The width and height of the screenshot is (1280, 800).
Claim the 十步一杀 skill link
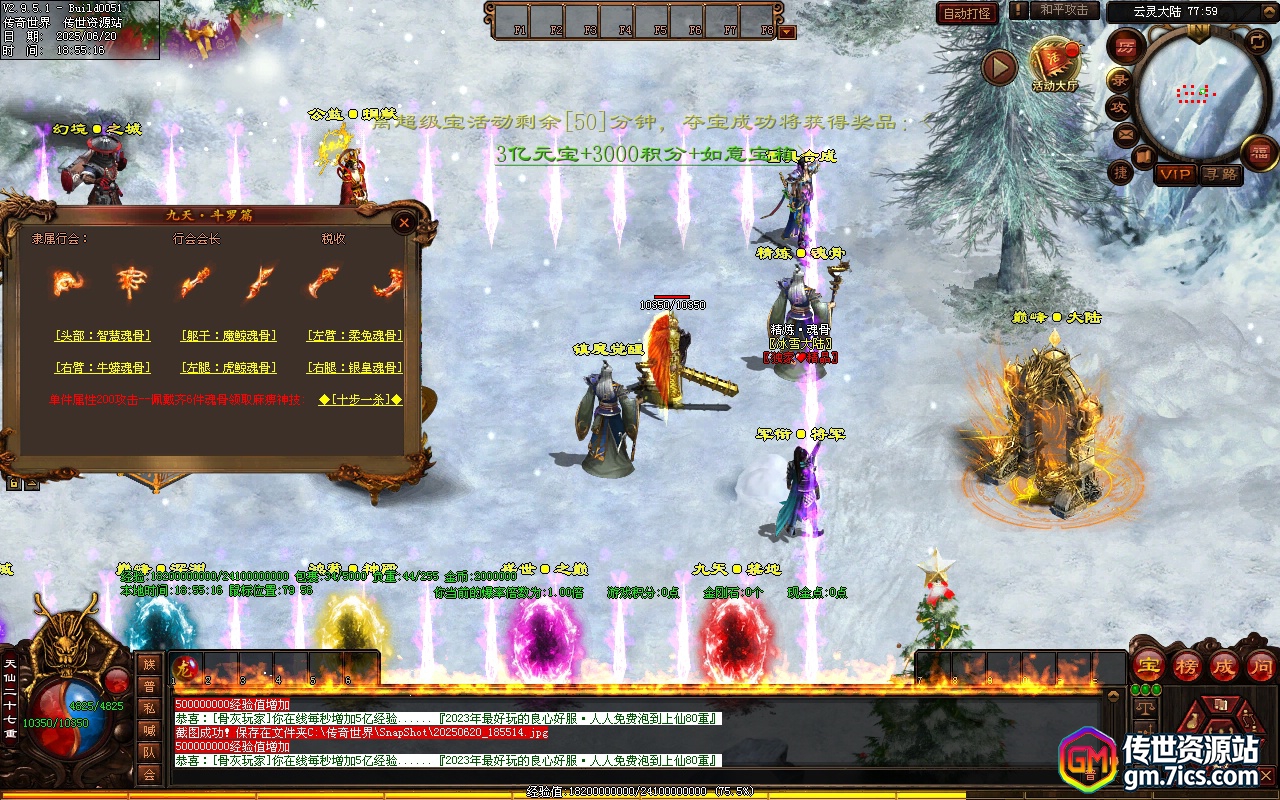[361, 400]
